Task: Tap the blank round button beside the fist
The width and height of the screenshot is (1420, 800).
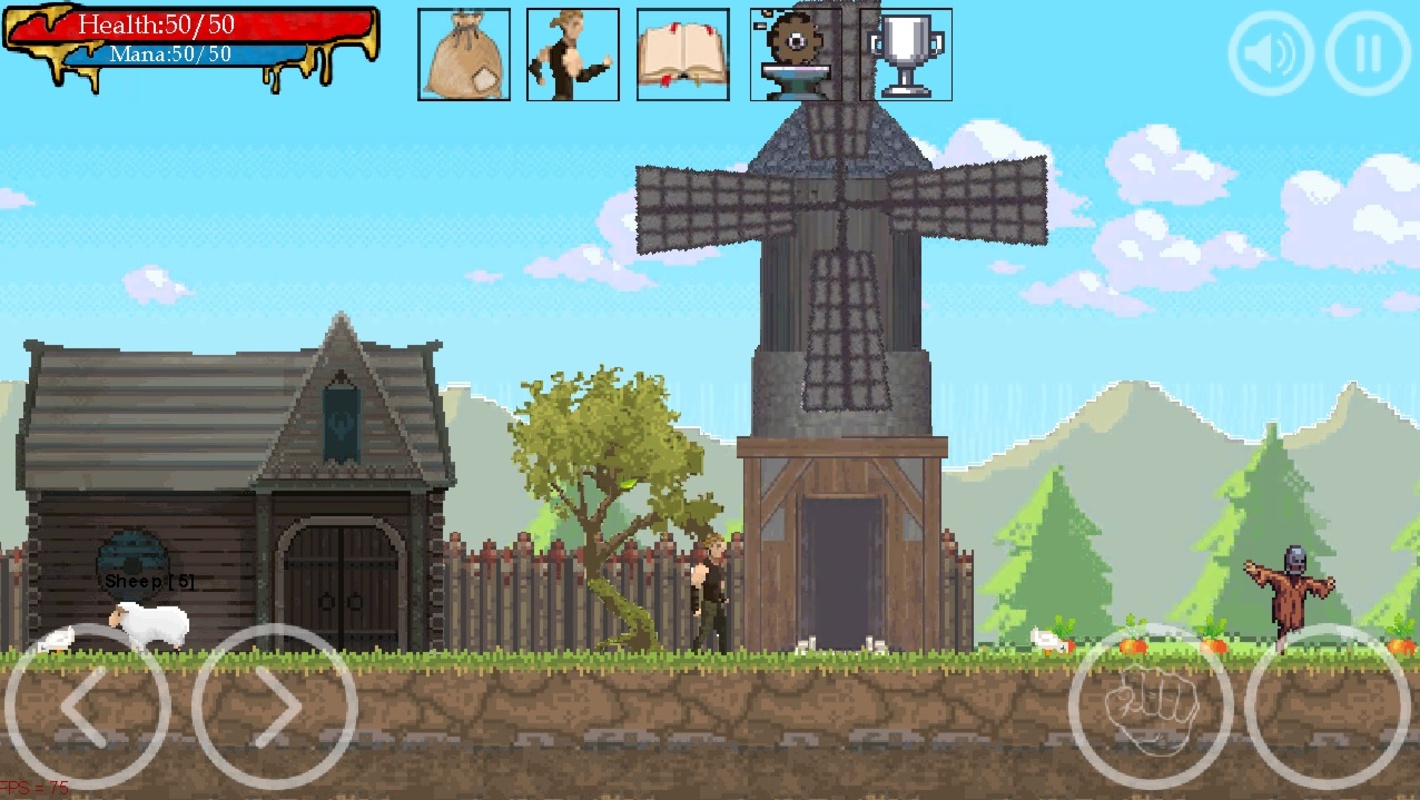Action: pyautogui.click(x=1329, y=707)
